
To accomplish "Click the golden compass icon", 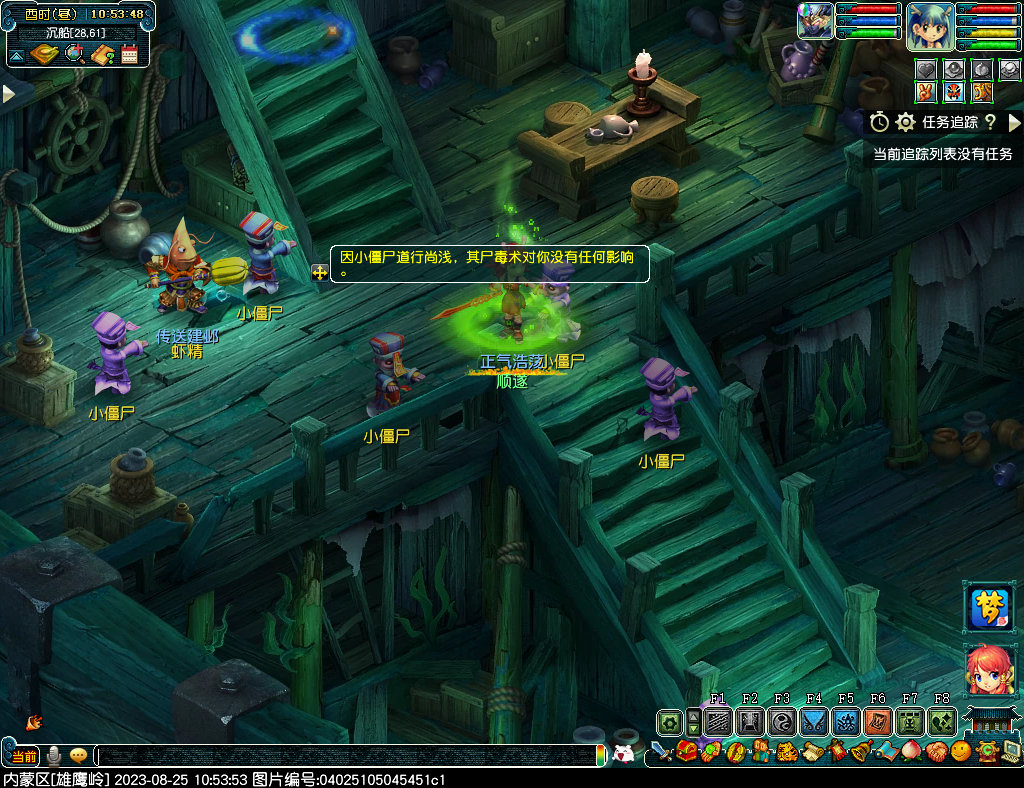I will coord(46,54).
